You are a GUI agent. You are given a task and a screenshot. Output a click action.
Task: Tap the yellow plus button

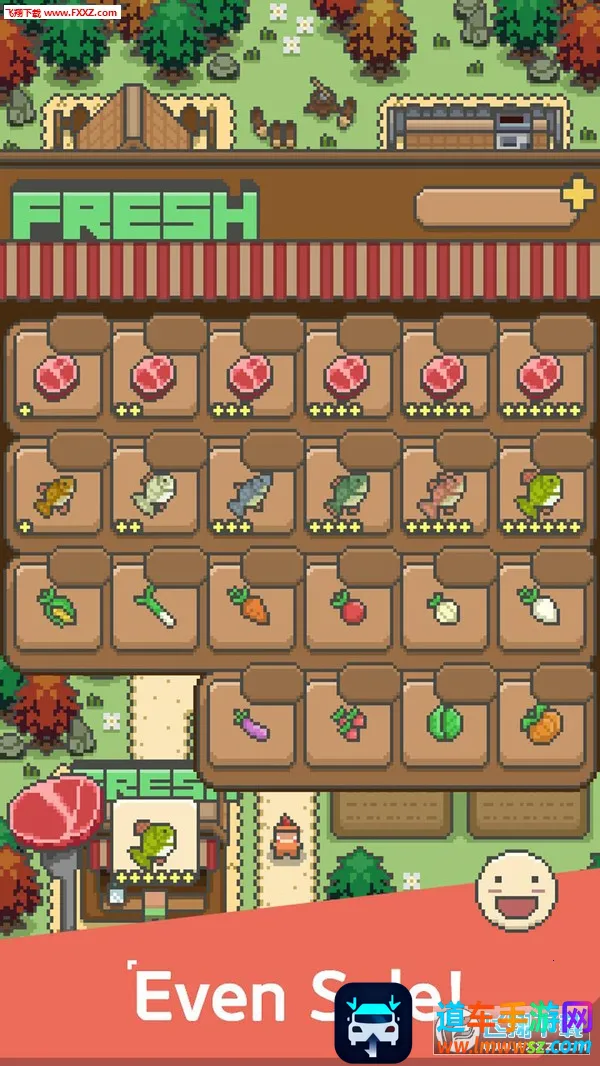[x=577, y=194]
